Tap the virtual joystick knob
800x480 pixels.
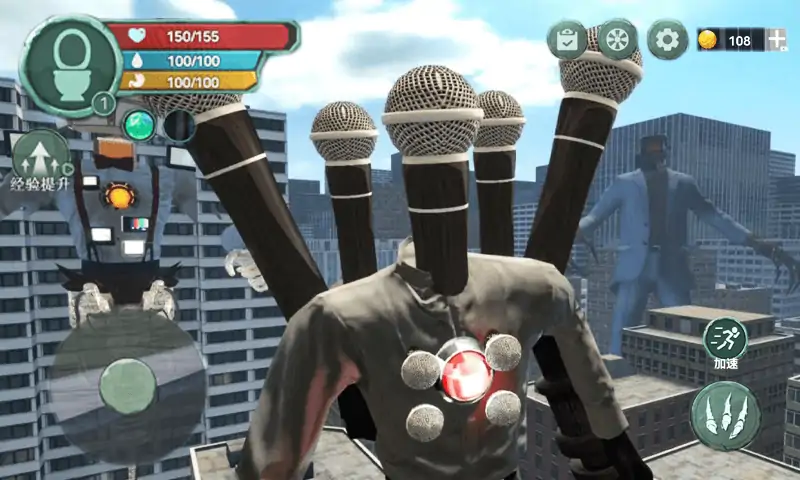tap(128, 386)
